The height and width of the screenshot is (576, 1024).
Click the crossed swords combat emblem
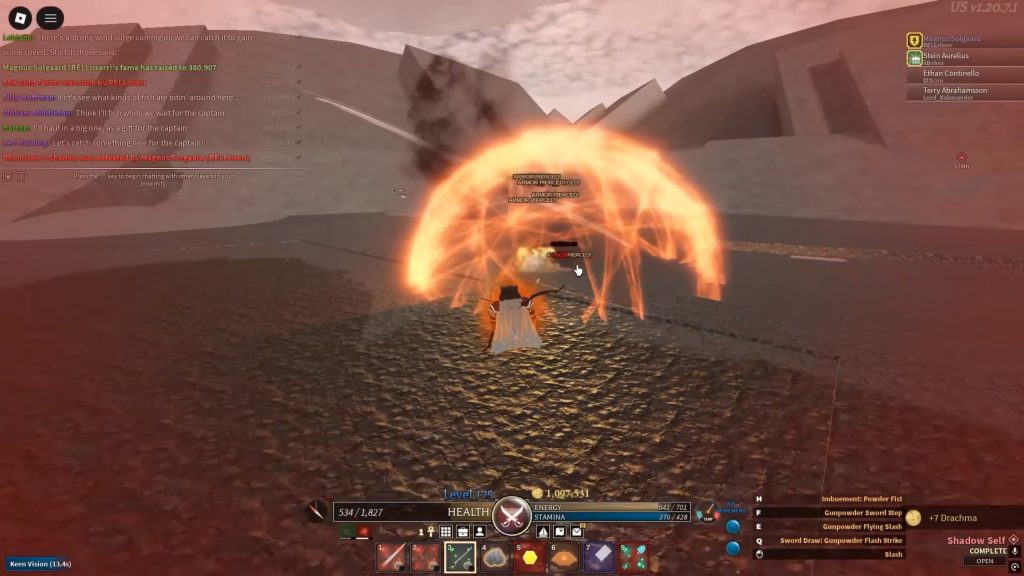point(512,514)
